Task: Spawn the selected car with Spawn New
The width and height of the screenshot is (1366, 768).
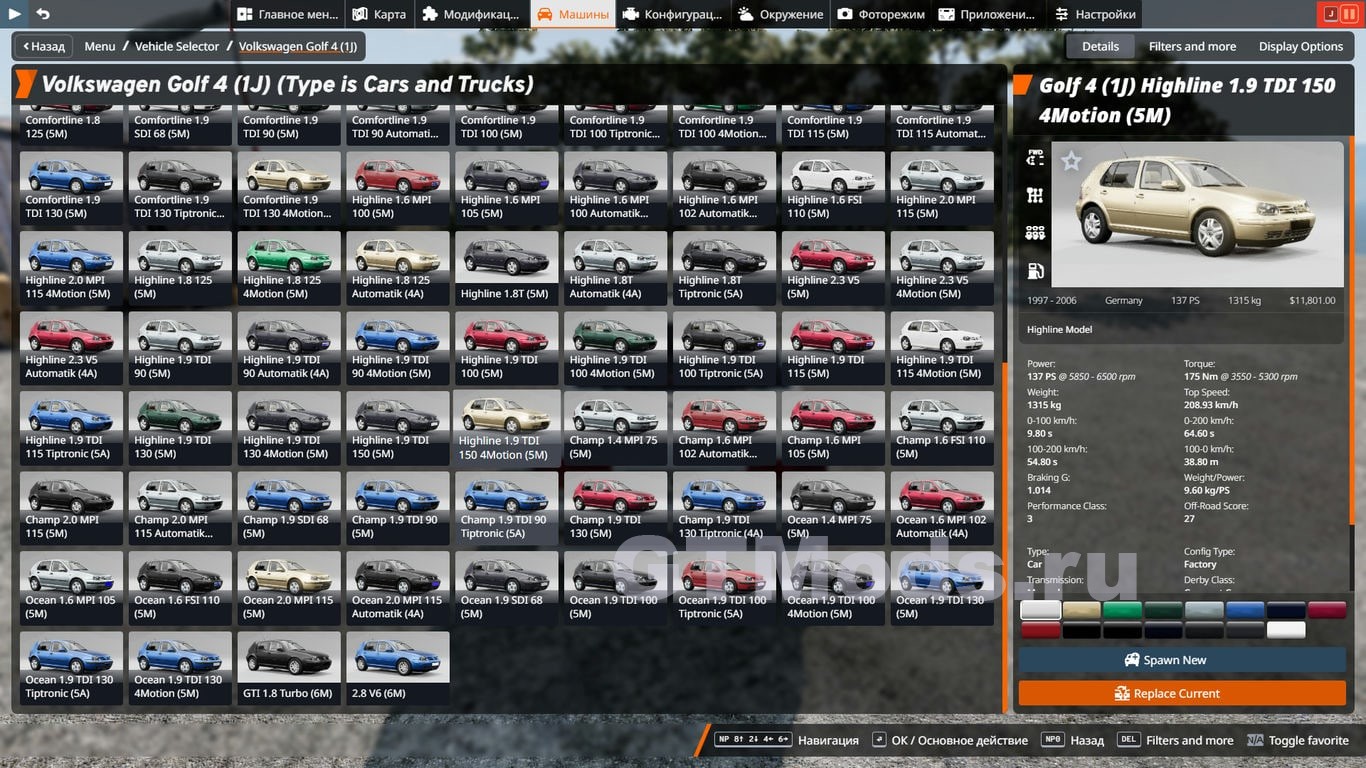Action: [x=1182, y=660]
